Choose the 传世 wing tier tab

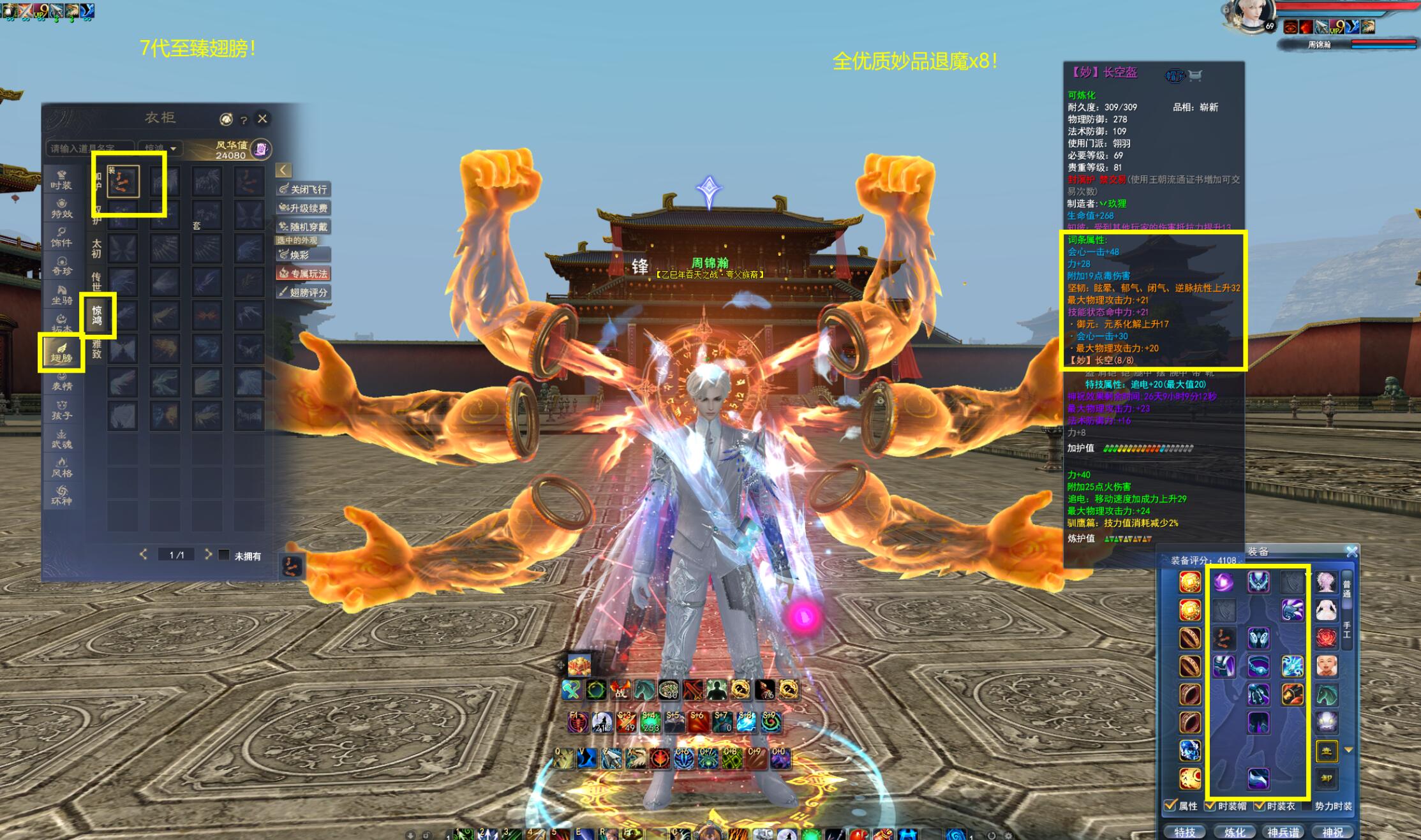pyautogui.click(x=96, y=281)
